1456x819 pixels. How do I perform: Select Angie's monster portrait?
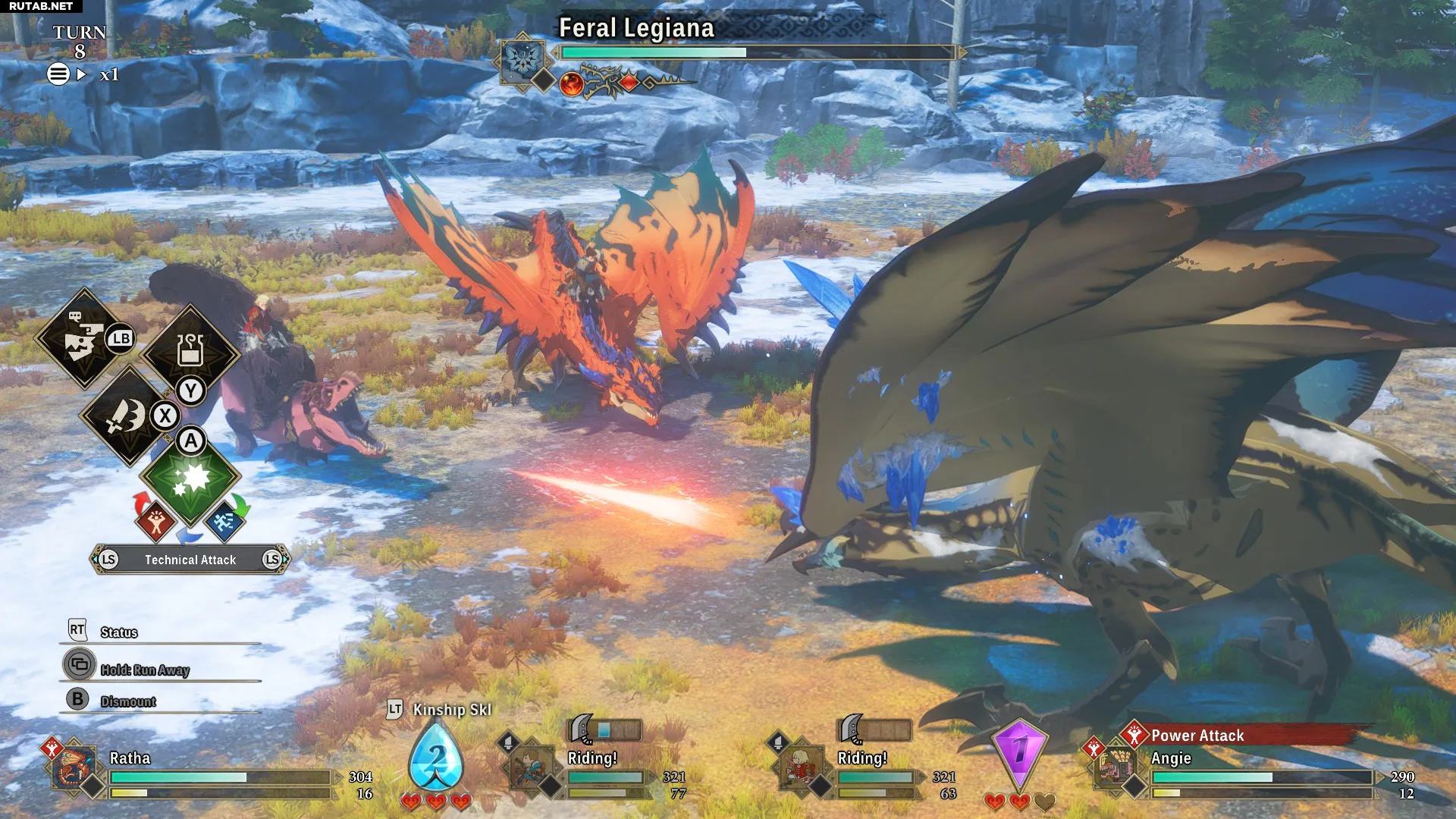tap(1116, 767)
